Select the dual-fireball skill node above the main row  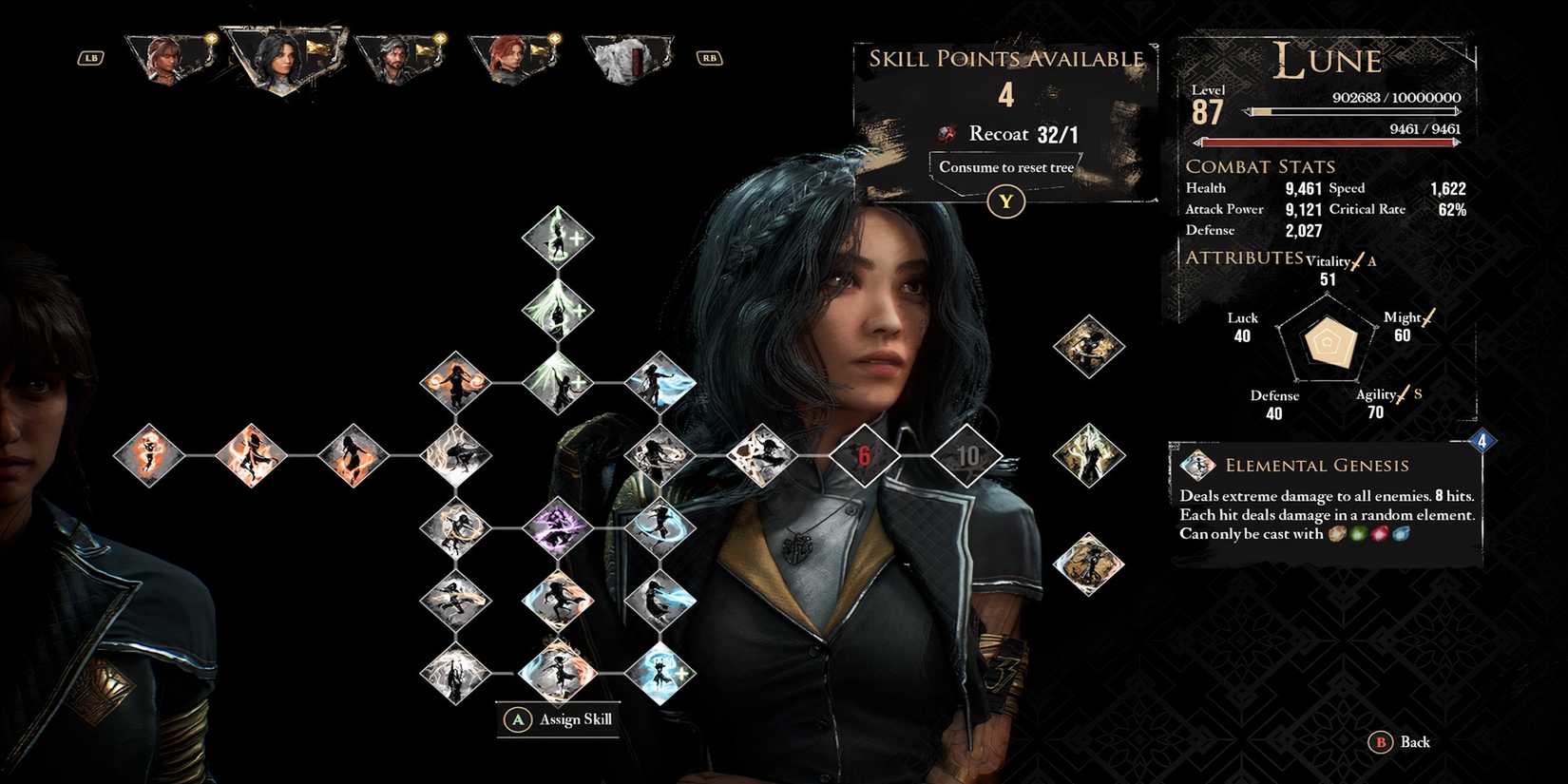[x=456, y=380]
